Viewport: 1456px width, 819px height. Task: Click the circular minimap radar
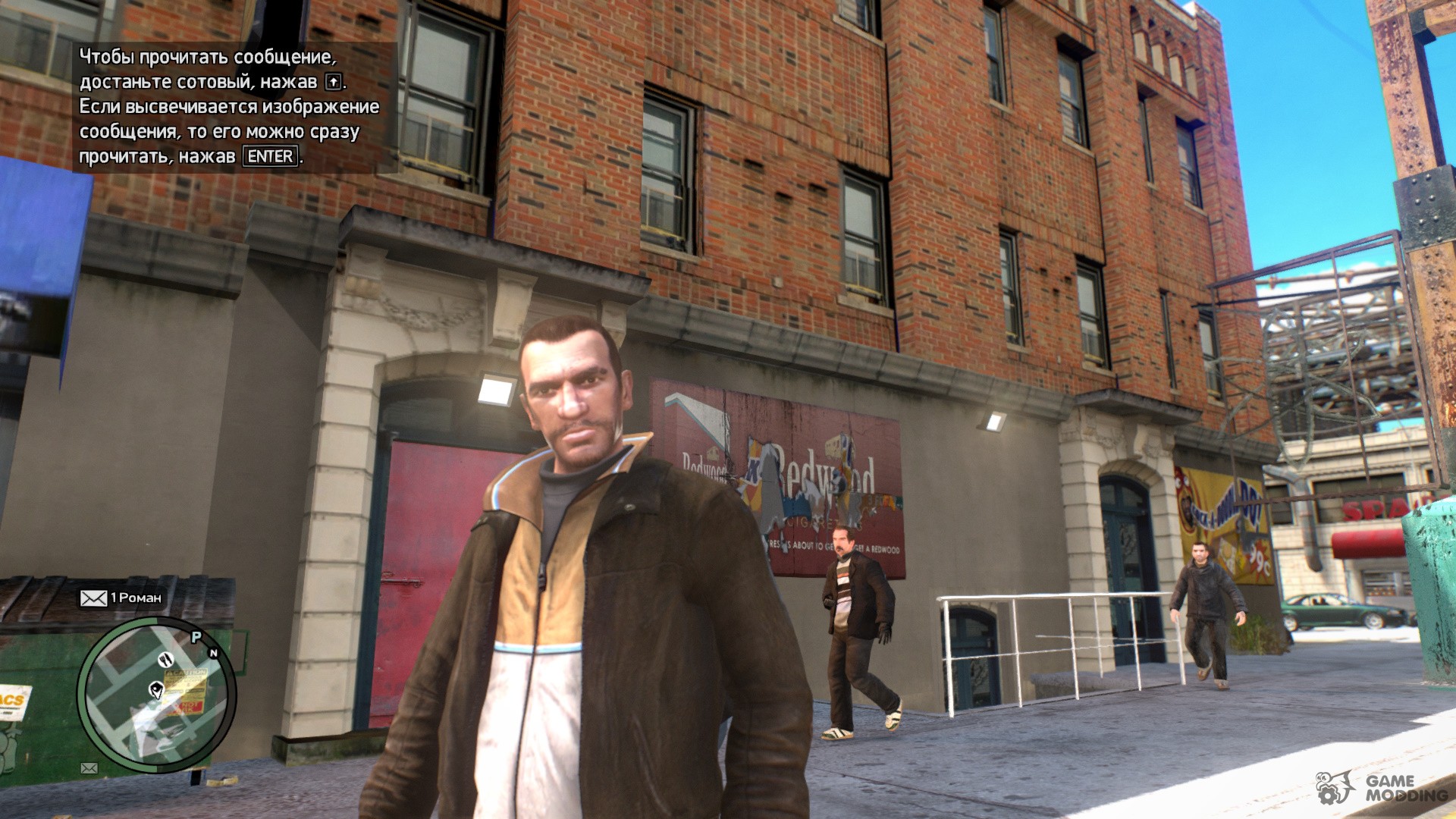pyautogui.click(x=156, y=695)
